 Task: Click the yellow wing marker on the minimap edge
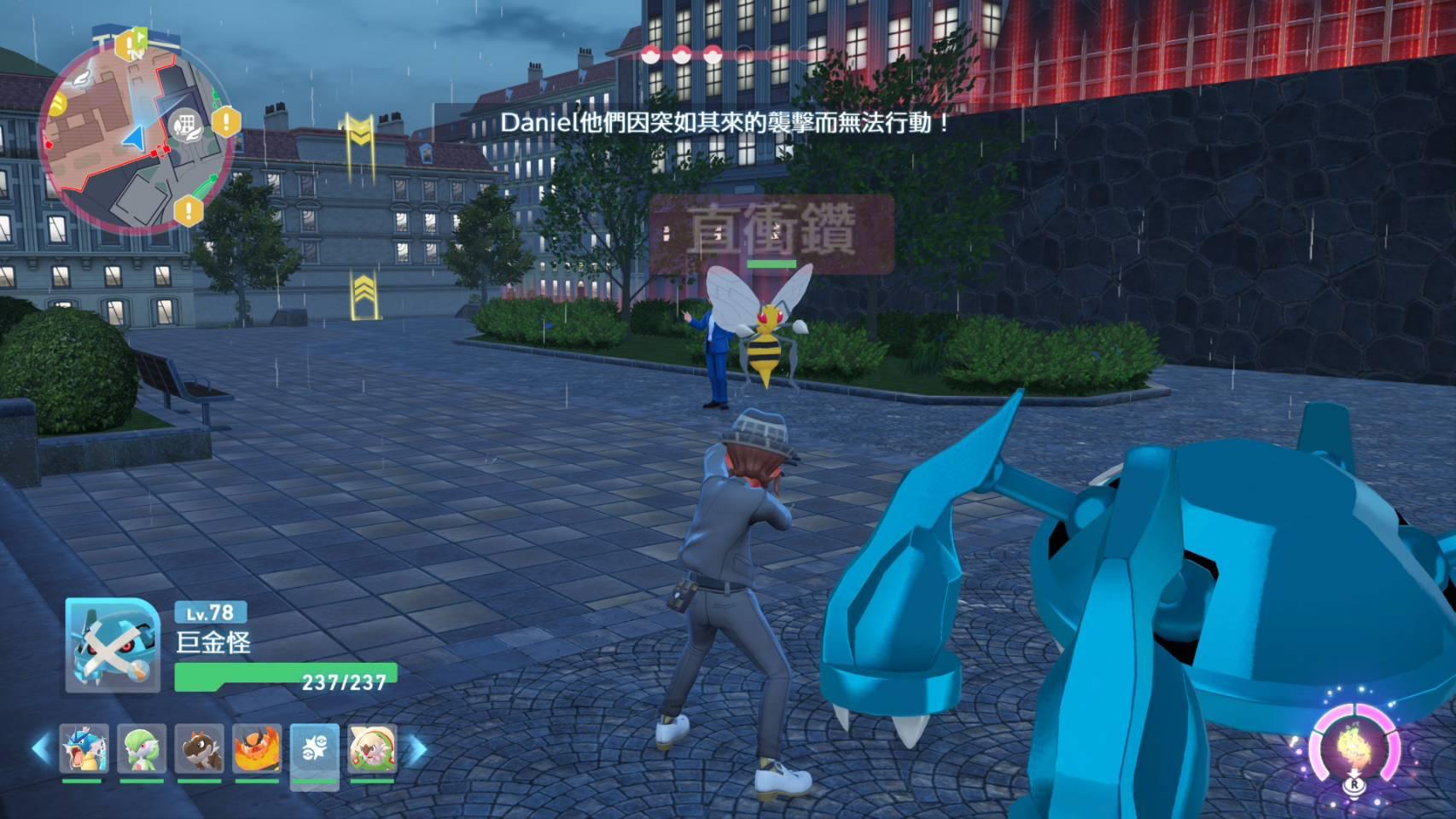click(58, 104)
